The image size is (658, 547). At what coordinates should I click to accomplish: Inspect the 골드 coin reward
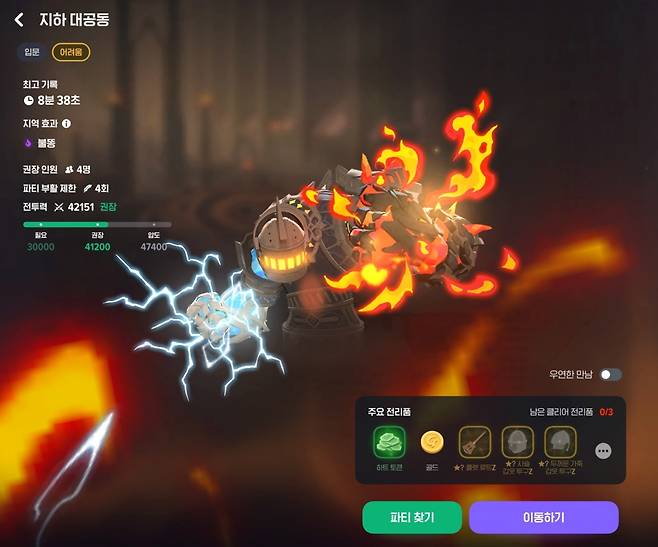tap(432, 442)
